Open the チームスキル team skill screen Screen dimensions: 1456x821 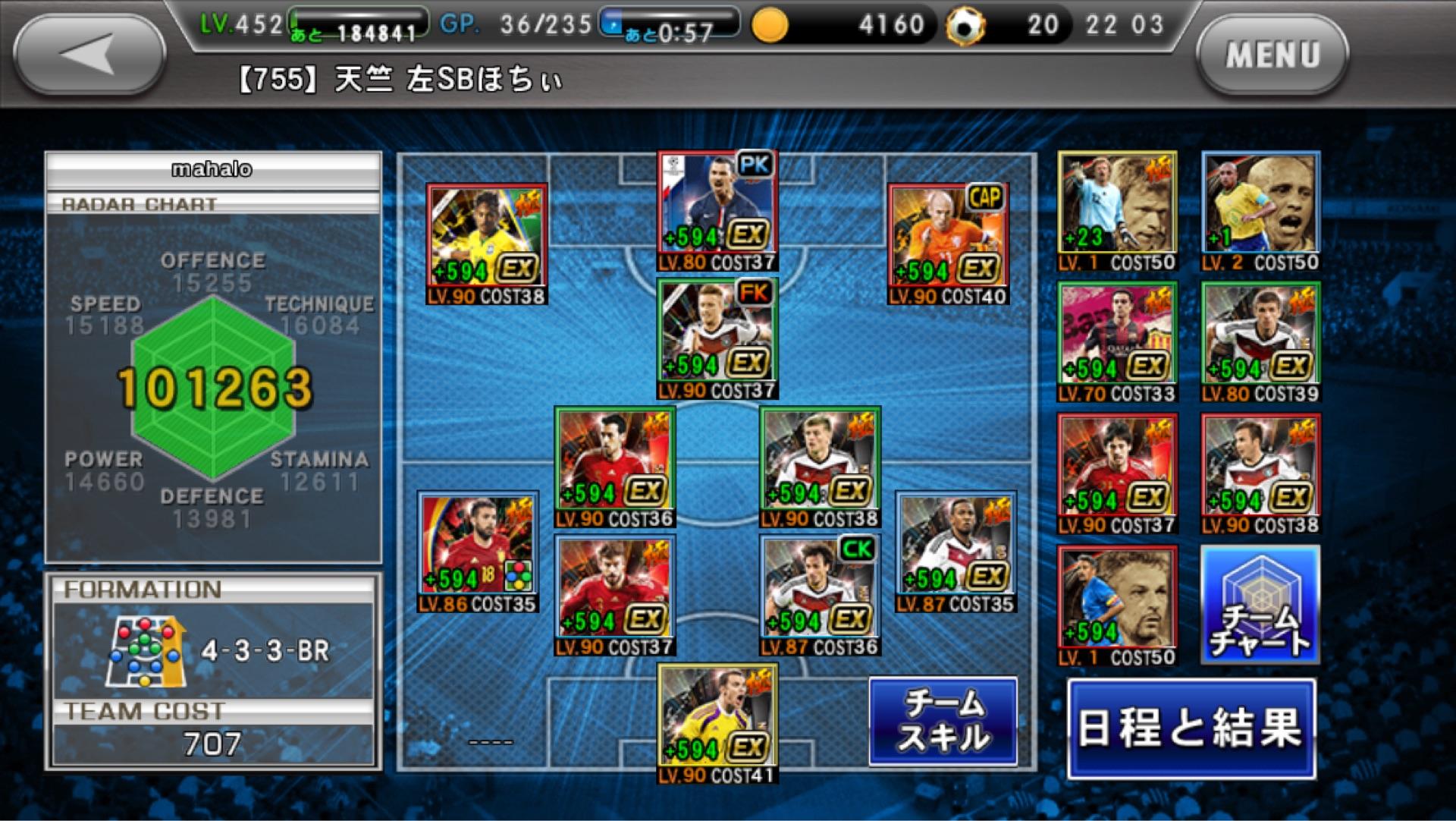(x=943, y=721)
